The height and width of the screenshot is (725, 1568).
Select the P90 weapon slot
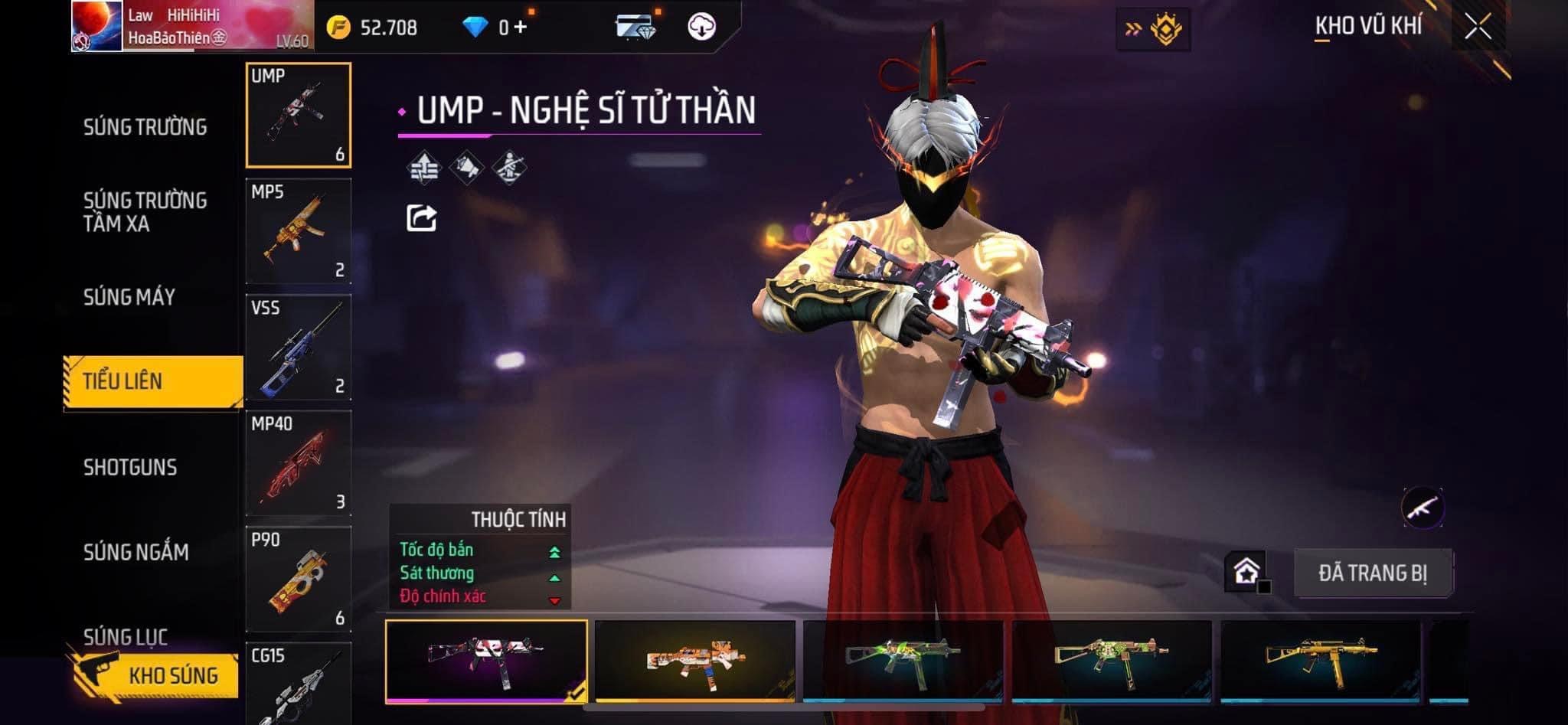coord(299,579)
